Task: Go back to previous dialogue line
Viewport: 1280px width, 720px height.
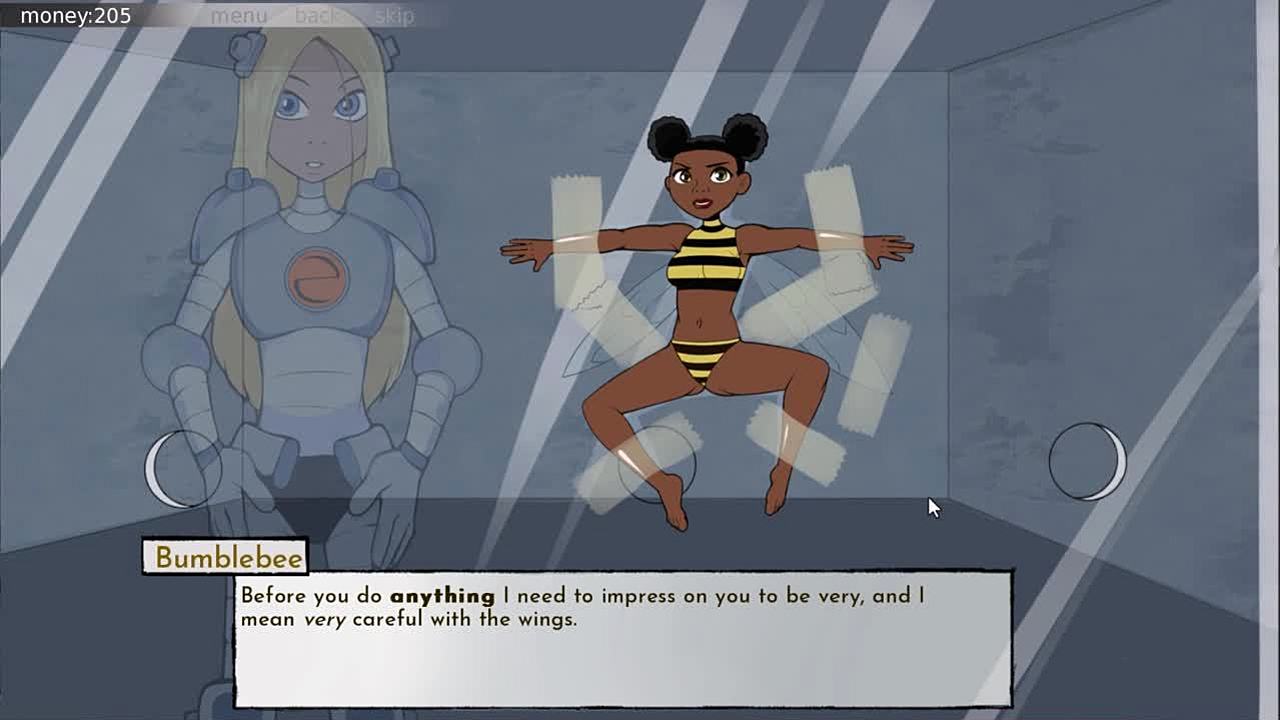Action: 316,16
